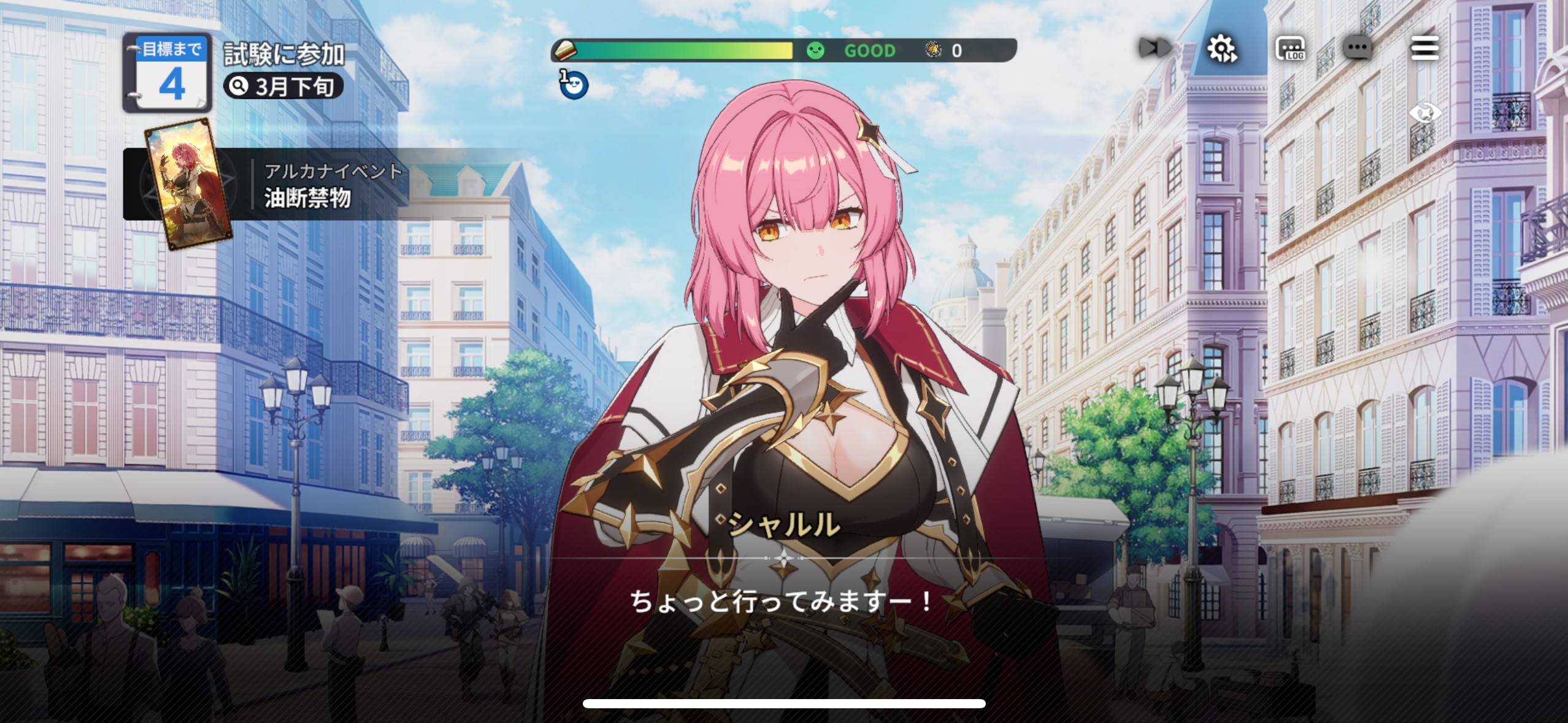Open the hamburger menu
The height and width of the screenshot is (723, 1568).
1426,49
